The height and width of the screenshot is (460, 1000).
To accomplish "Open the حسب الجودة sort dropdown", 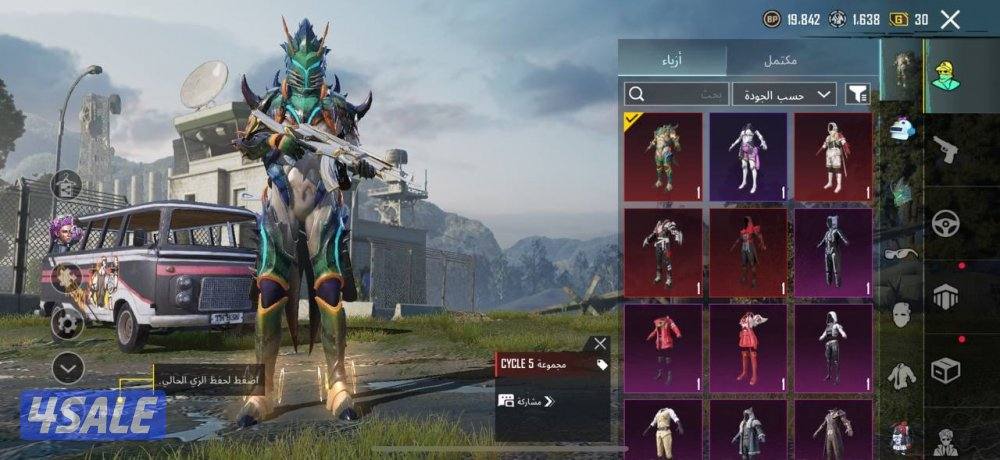I will [x=784, y=94].
